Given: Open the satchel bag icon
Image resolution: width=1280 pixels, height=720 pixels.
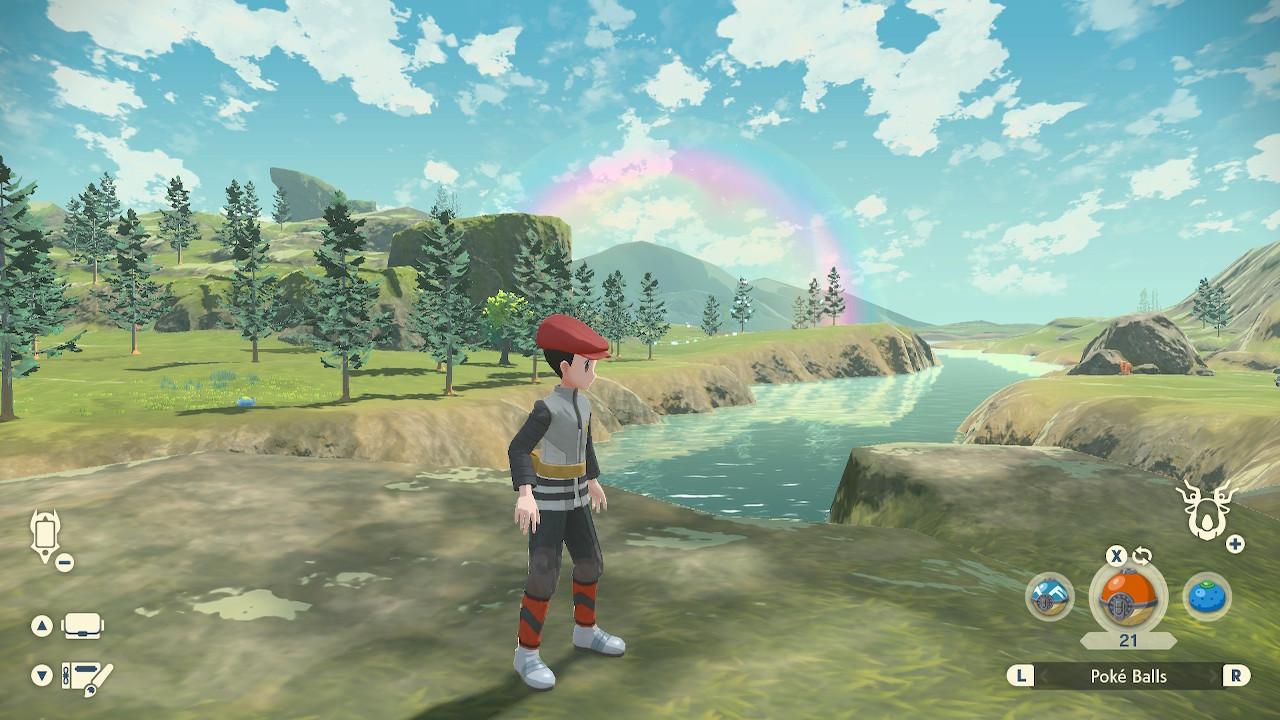Looking at the screenshot, I should (x=83, y=627).
